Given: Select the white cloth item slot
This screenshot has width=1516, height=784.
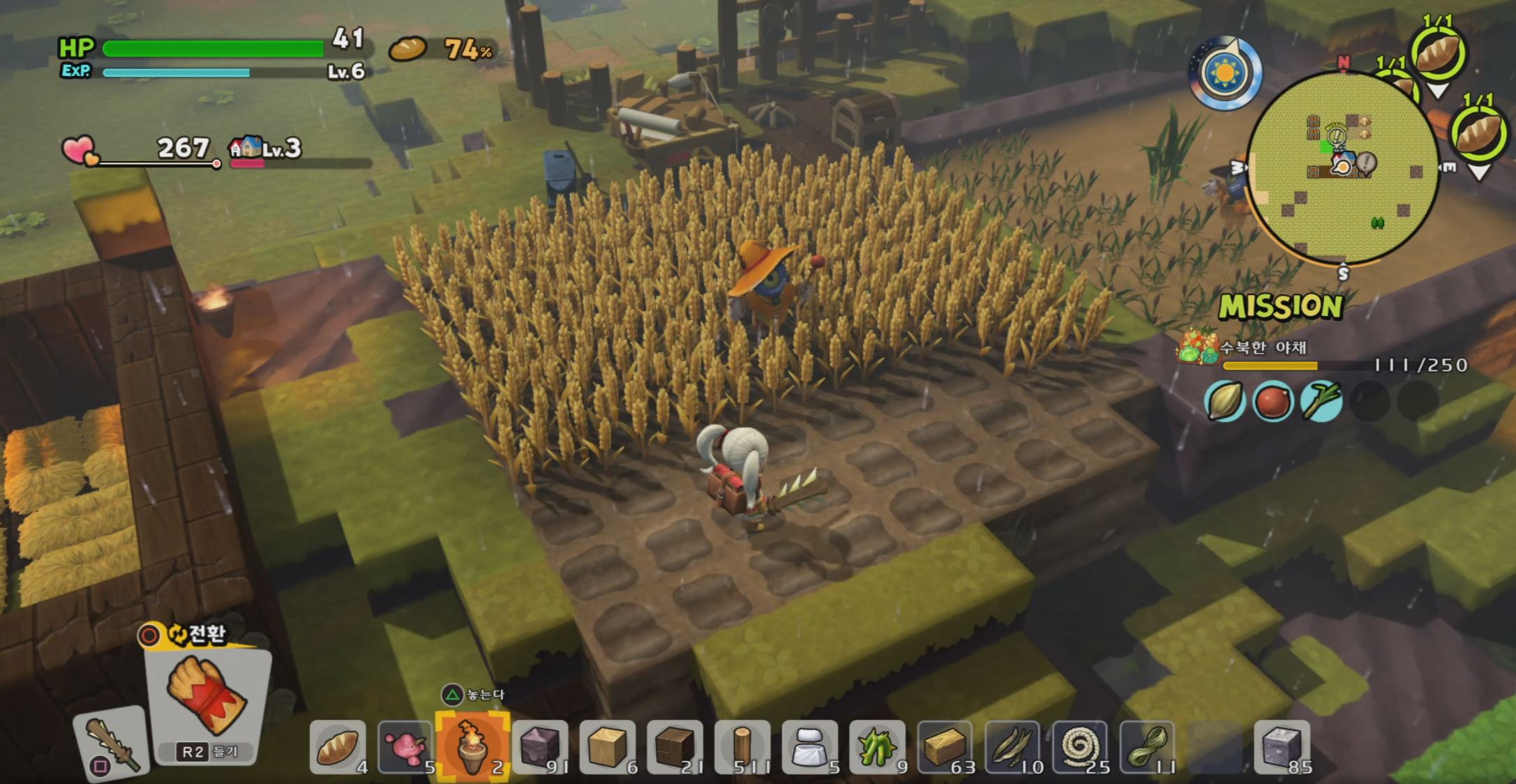Looking at the screenshot, I should [809, 748].
